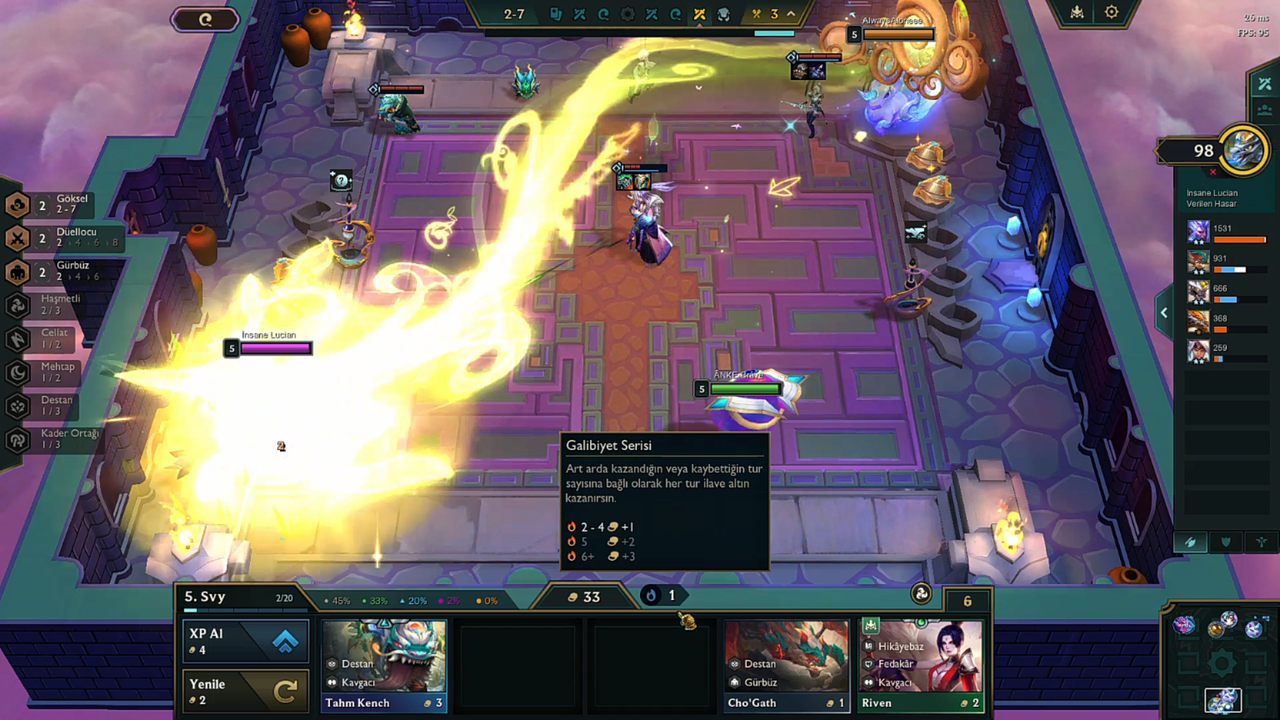Viewport: 1280px width, 720px height.
Task: Open the settings gear icon
Action: click(1111, 13)
